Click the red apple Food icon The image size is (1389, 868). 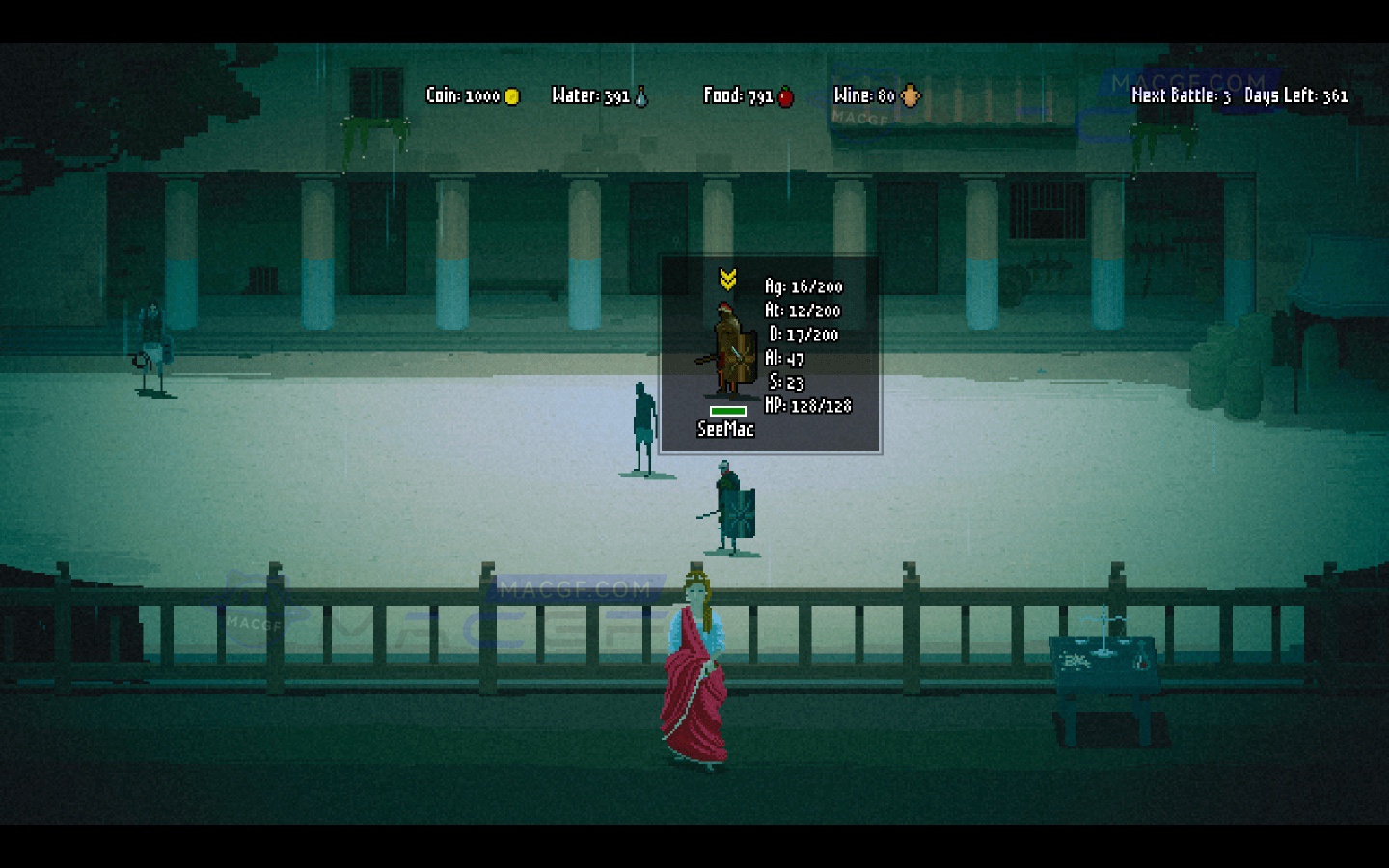(x=785, y=96)
